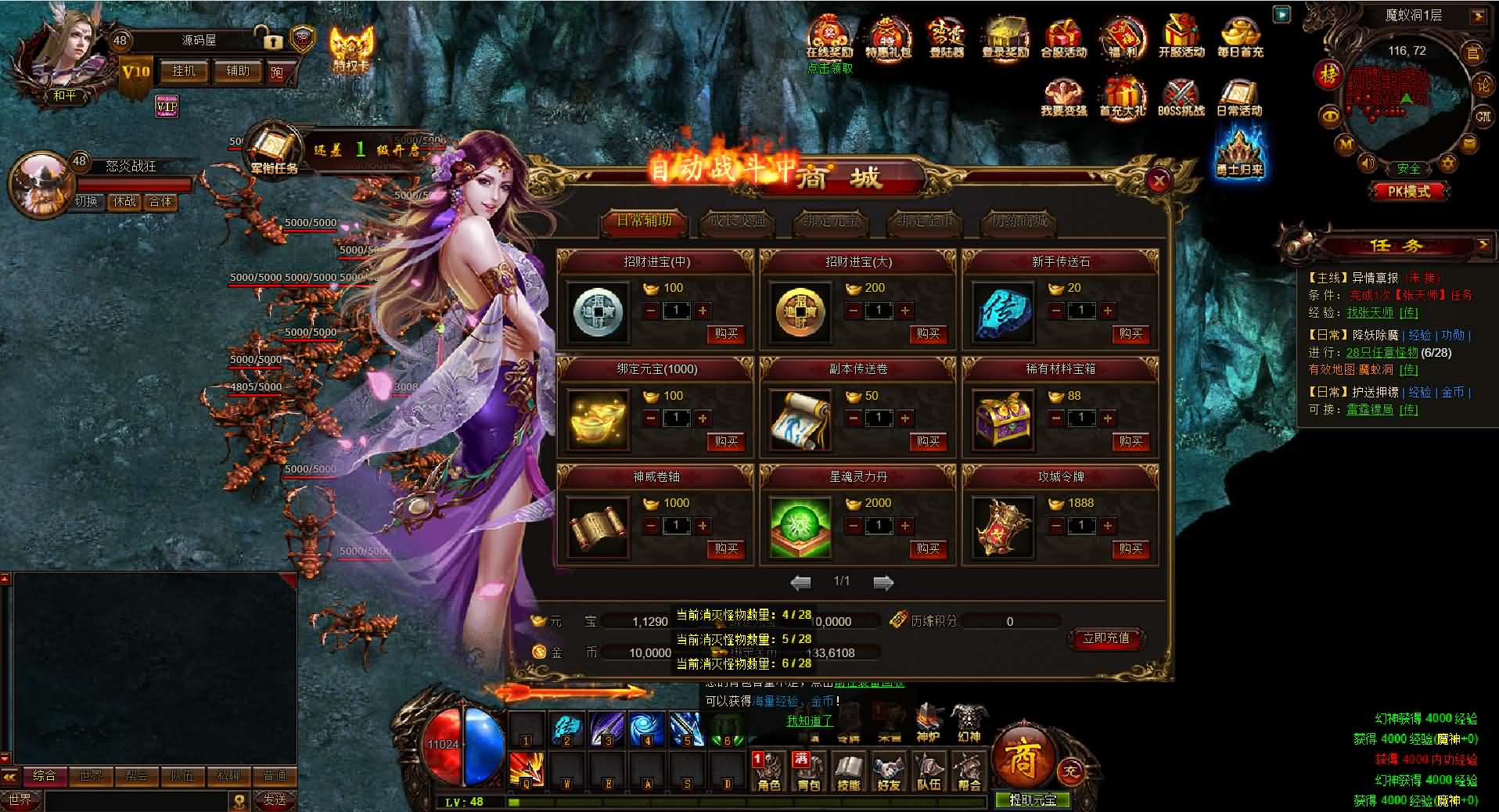Open the 在线奖励 online reward icon
The image size is (1499, 812).
point(829,38)
